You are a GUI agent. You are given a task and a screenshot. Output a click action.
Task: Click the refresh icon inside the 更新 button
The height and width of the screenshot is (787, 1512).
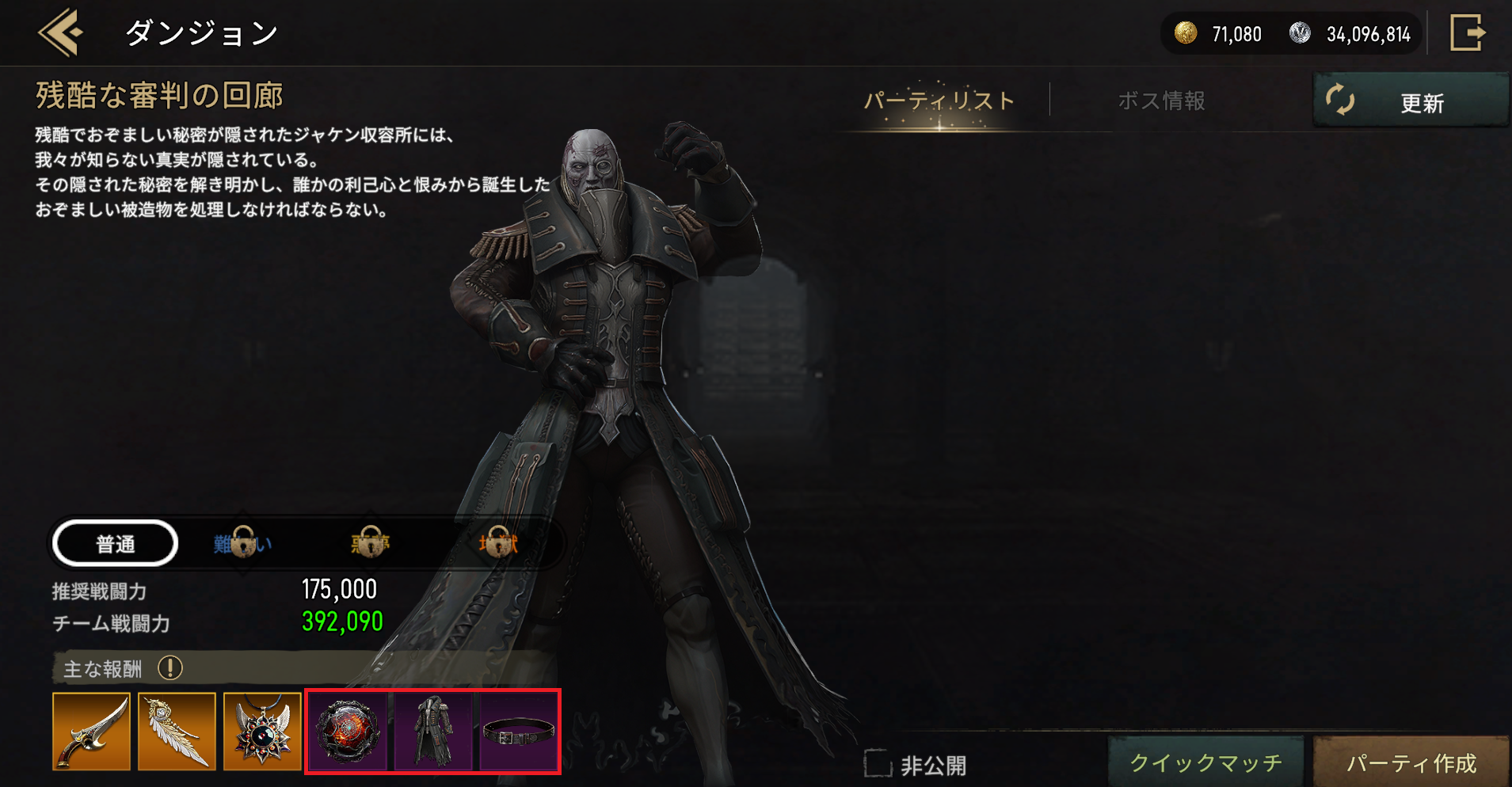coord(1341,101)
